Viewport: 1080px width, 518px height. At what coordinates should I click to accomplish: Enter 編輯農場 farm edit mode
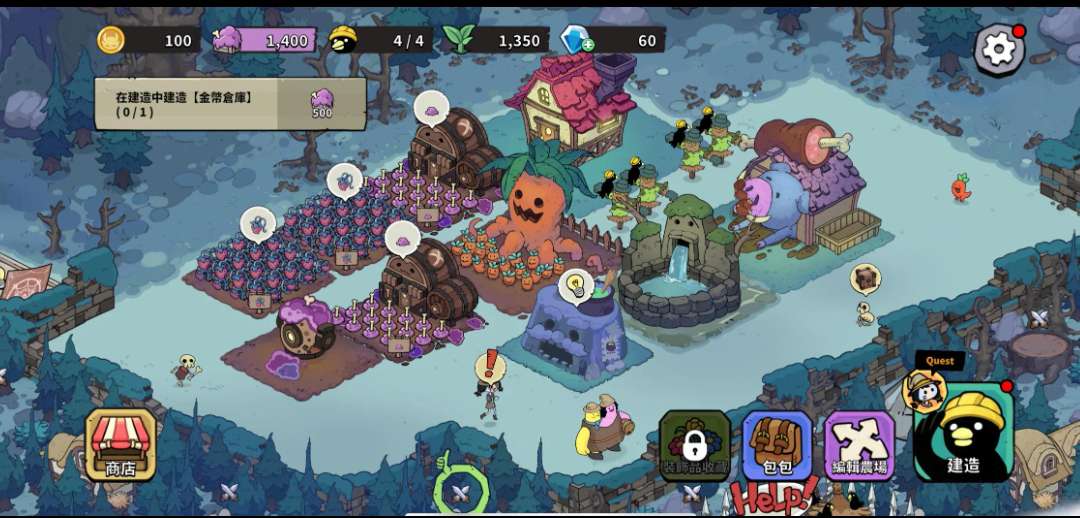(859, 444)
